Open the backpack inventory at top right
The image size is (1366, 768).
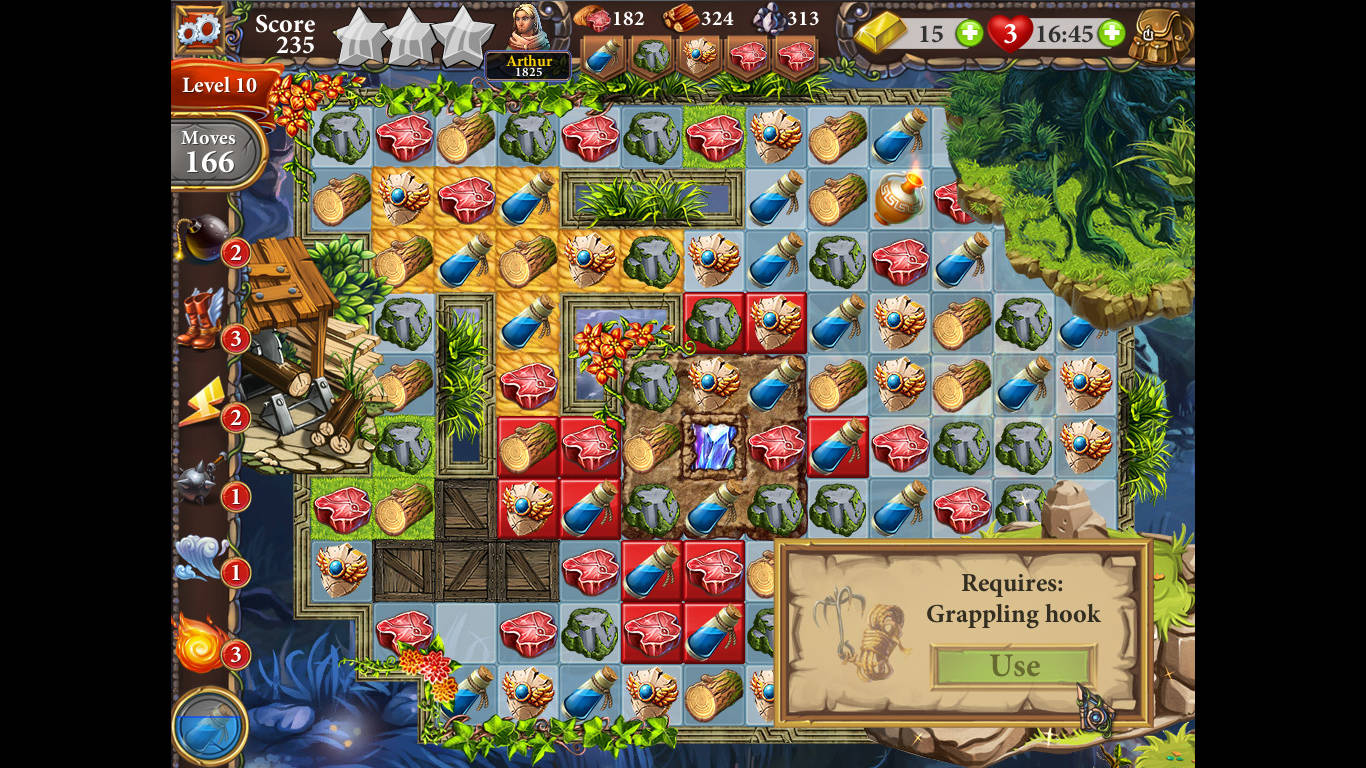coord(1160,36)
